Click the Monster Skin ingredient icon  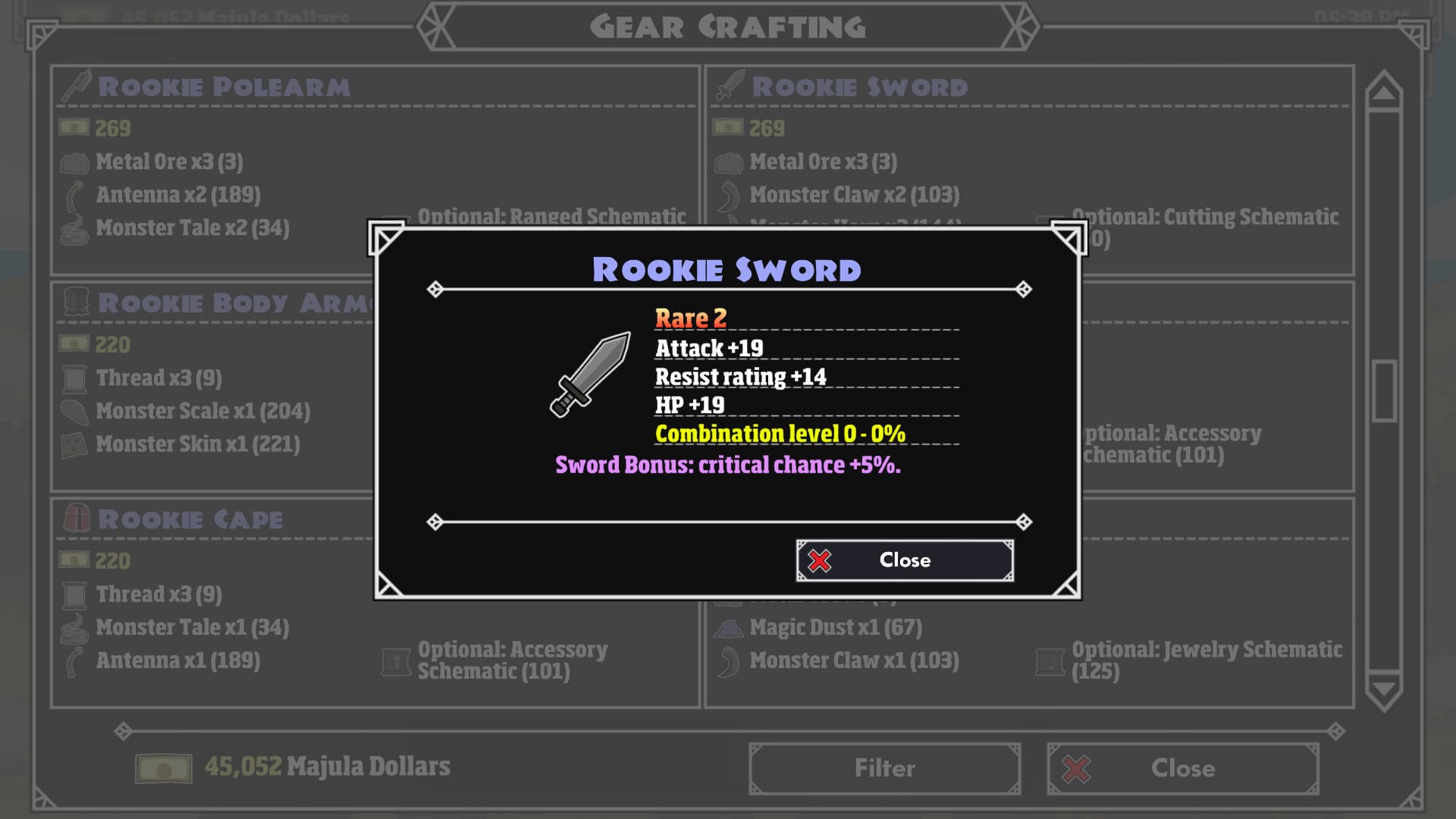click(x=74, y=444)
